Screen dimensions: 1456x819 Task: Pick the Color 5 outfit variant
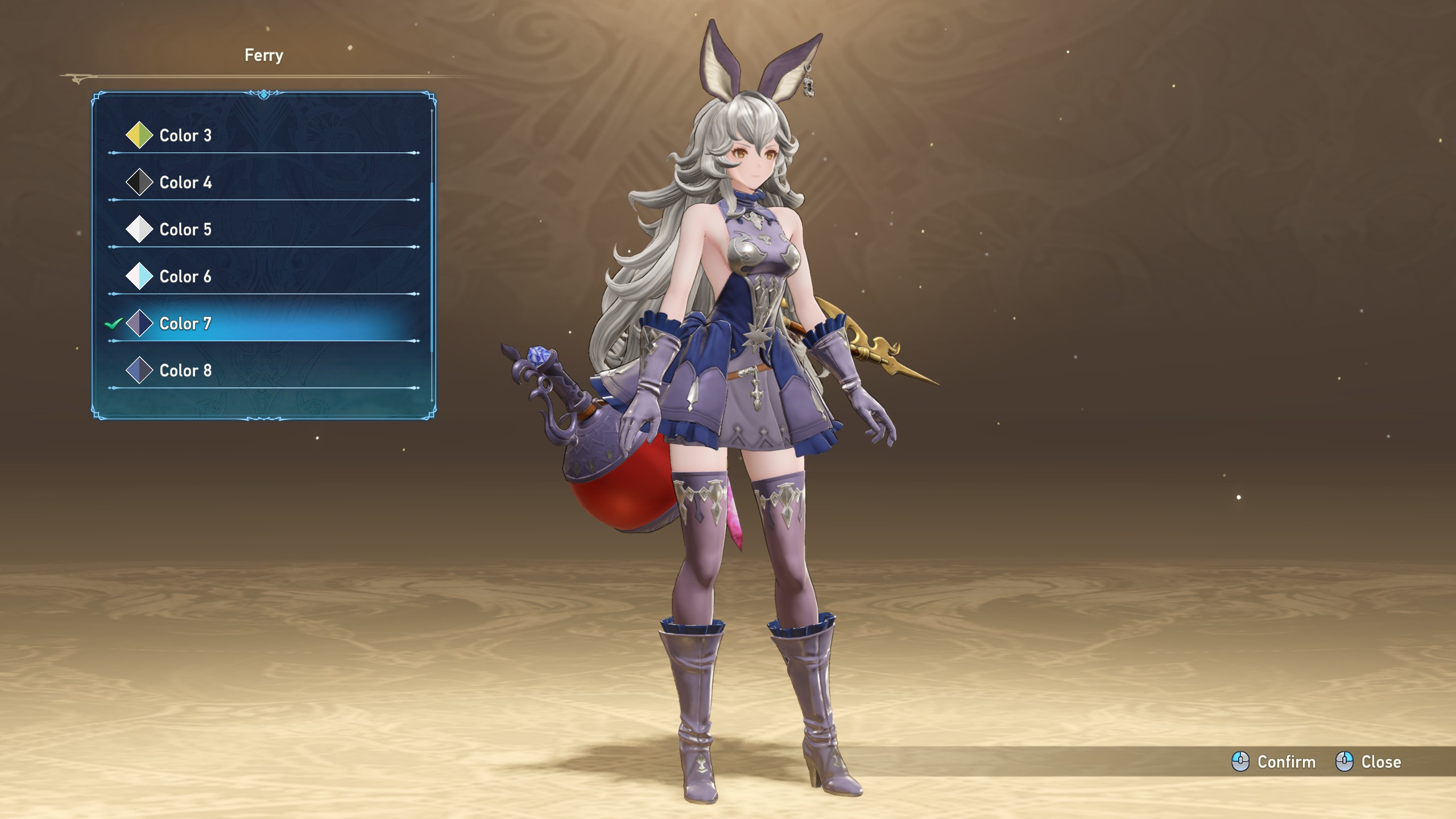click(185, 230)
